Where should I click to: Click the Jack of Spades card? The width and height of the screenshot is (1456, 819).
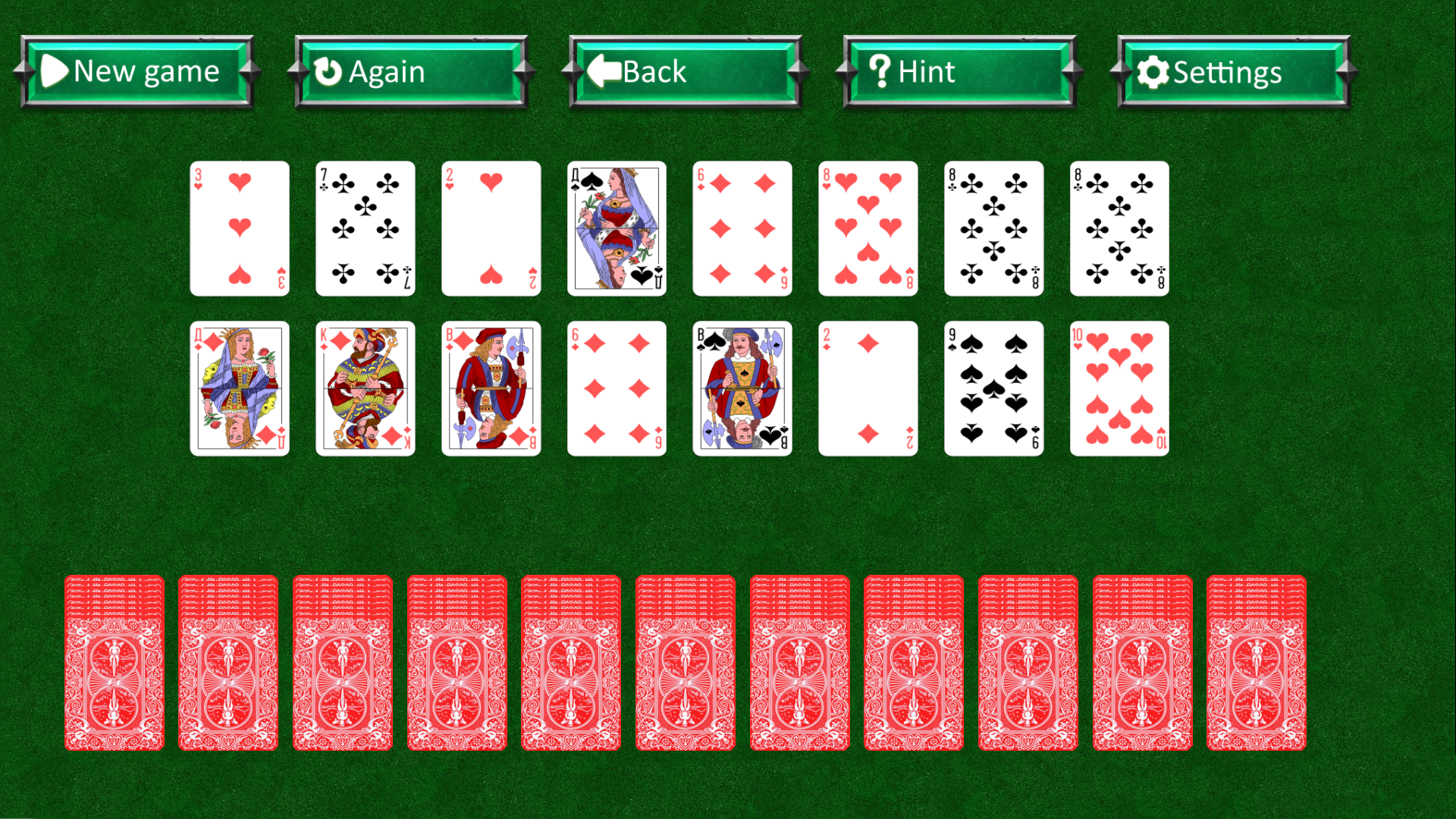(x=742, y=388)
